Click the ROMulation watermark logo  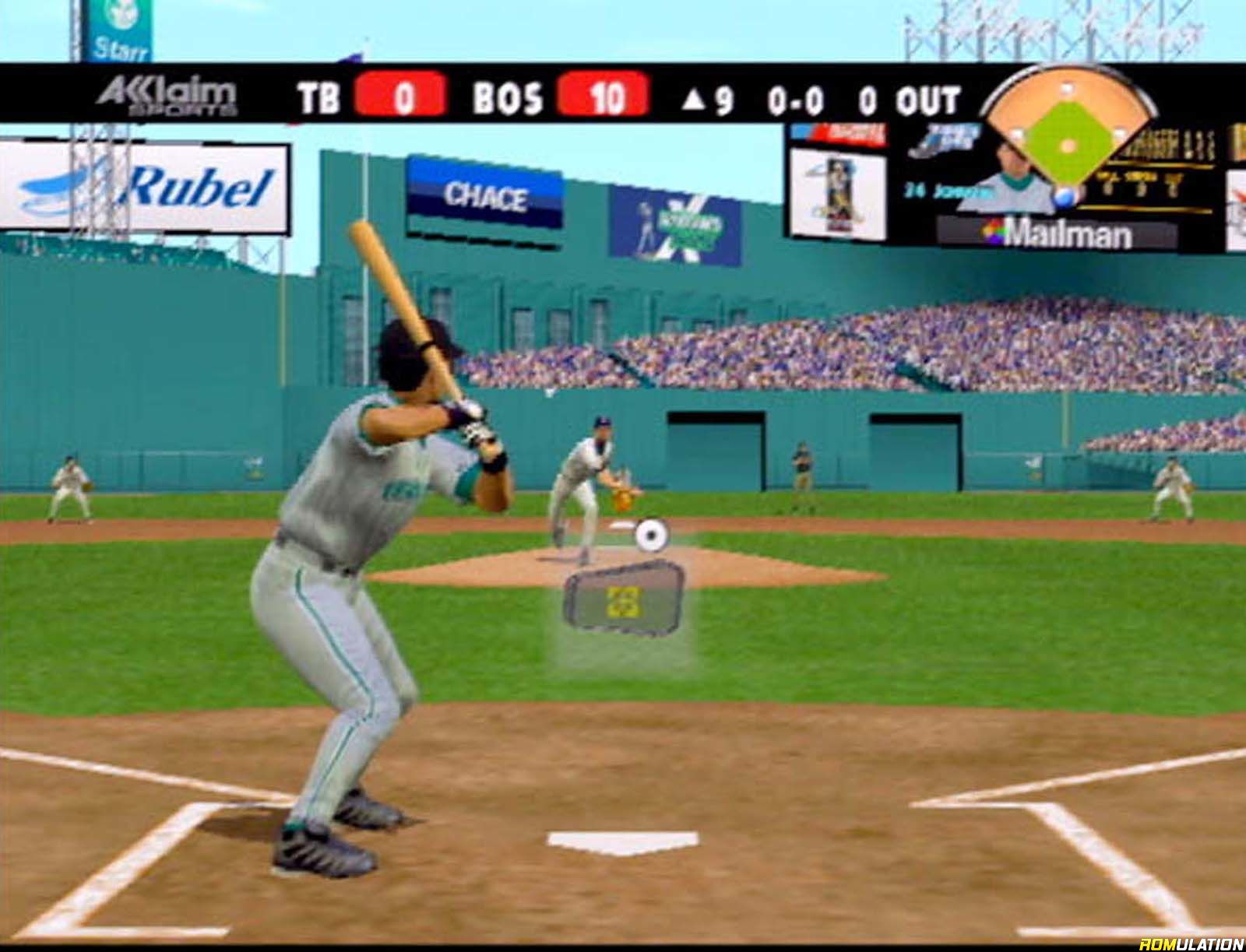tap(1191, 943)
